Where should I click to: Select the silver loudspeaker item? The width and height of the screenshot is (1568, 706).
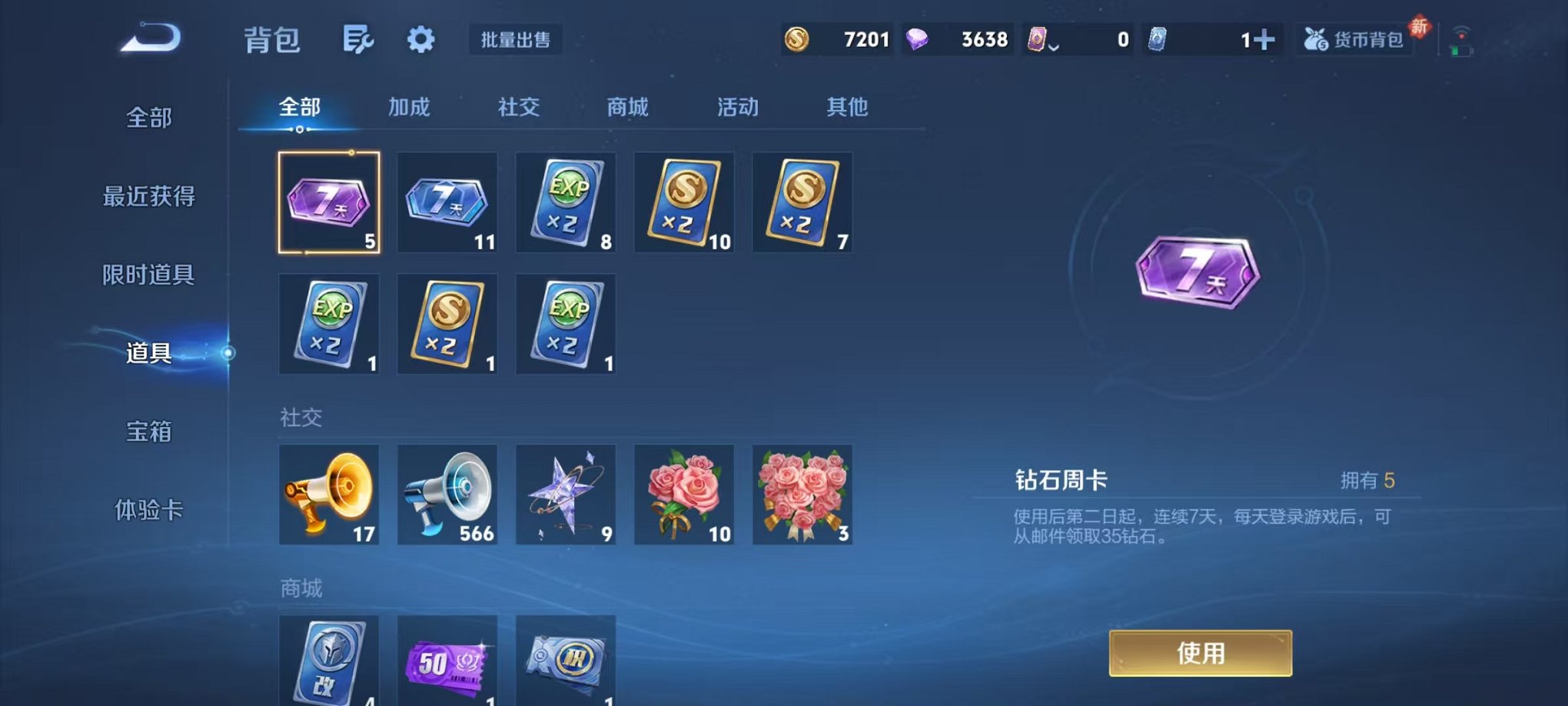click(x=447, y=495)
